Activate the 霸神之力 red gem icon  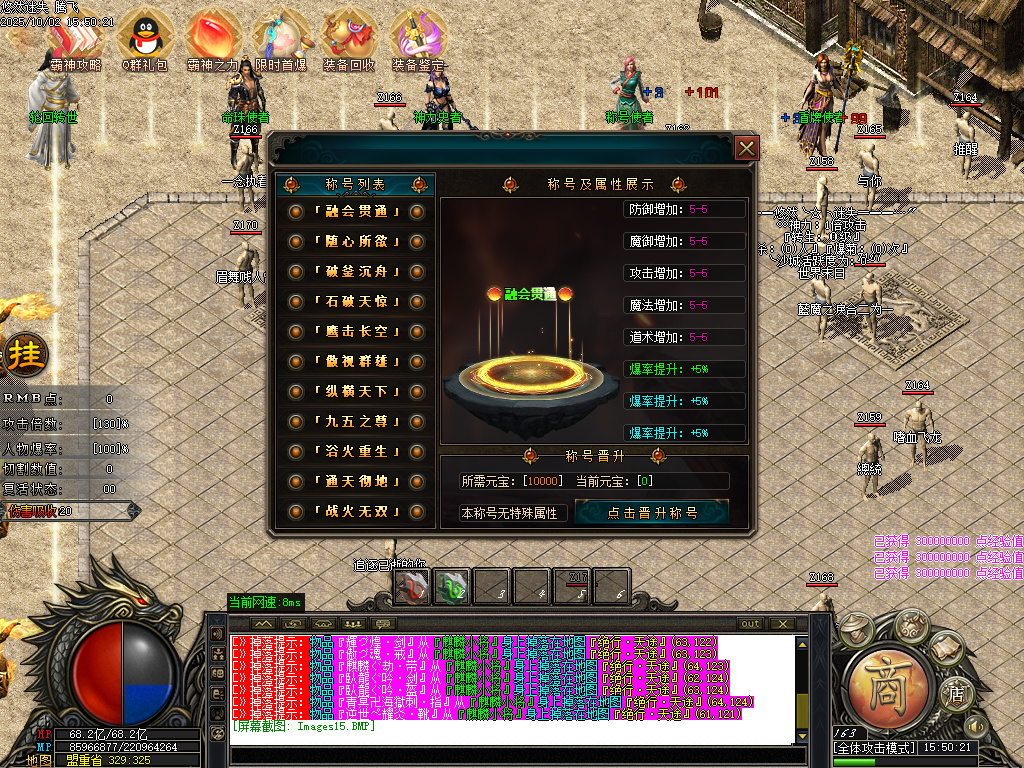tap(212, 37)
